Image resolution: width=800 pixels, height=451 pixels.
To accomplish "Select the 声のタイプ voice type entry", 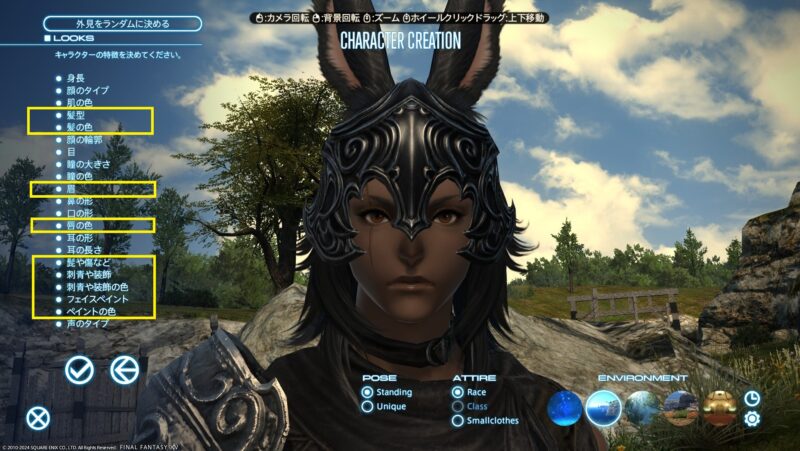I will [x=88, y=324].
